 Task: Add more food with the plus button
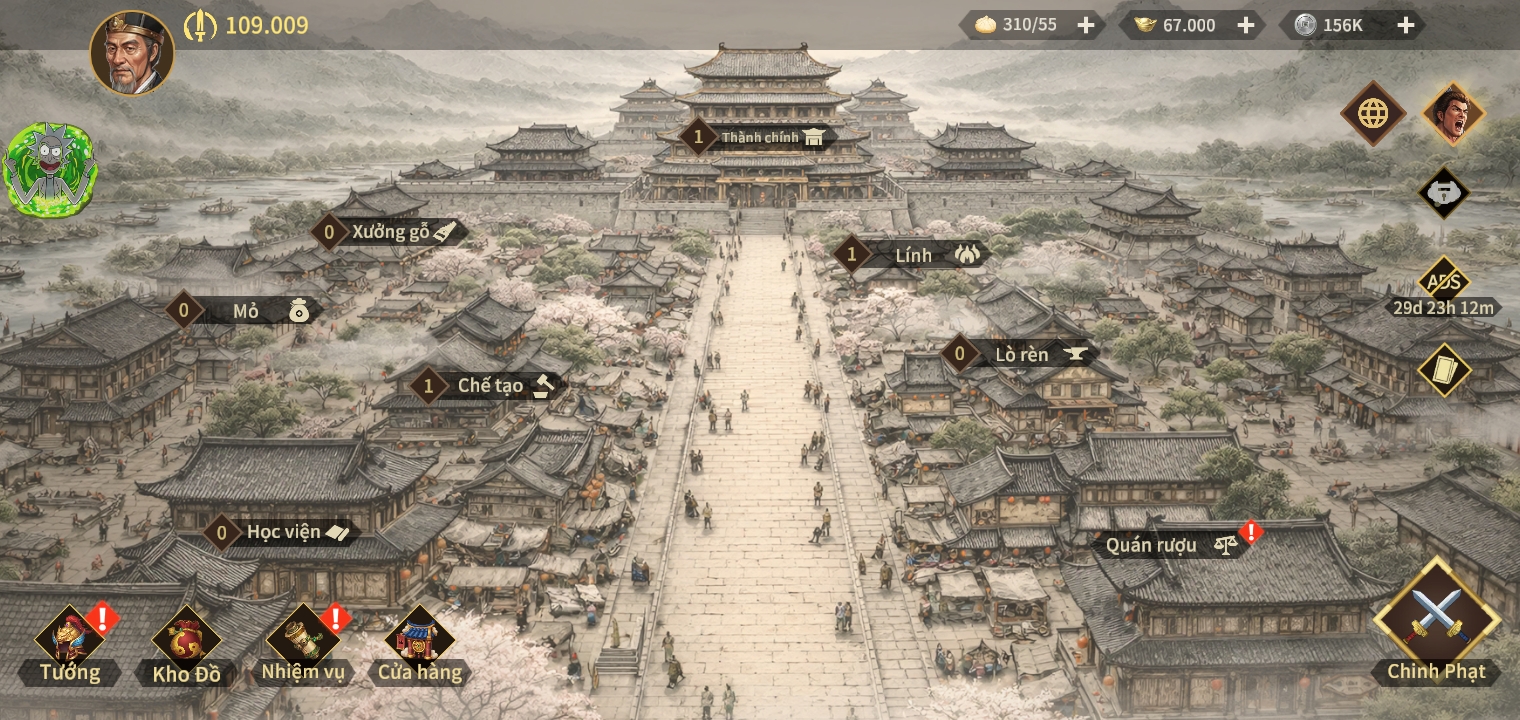[x=1086, y=25]
